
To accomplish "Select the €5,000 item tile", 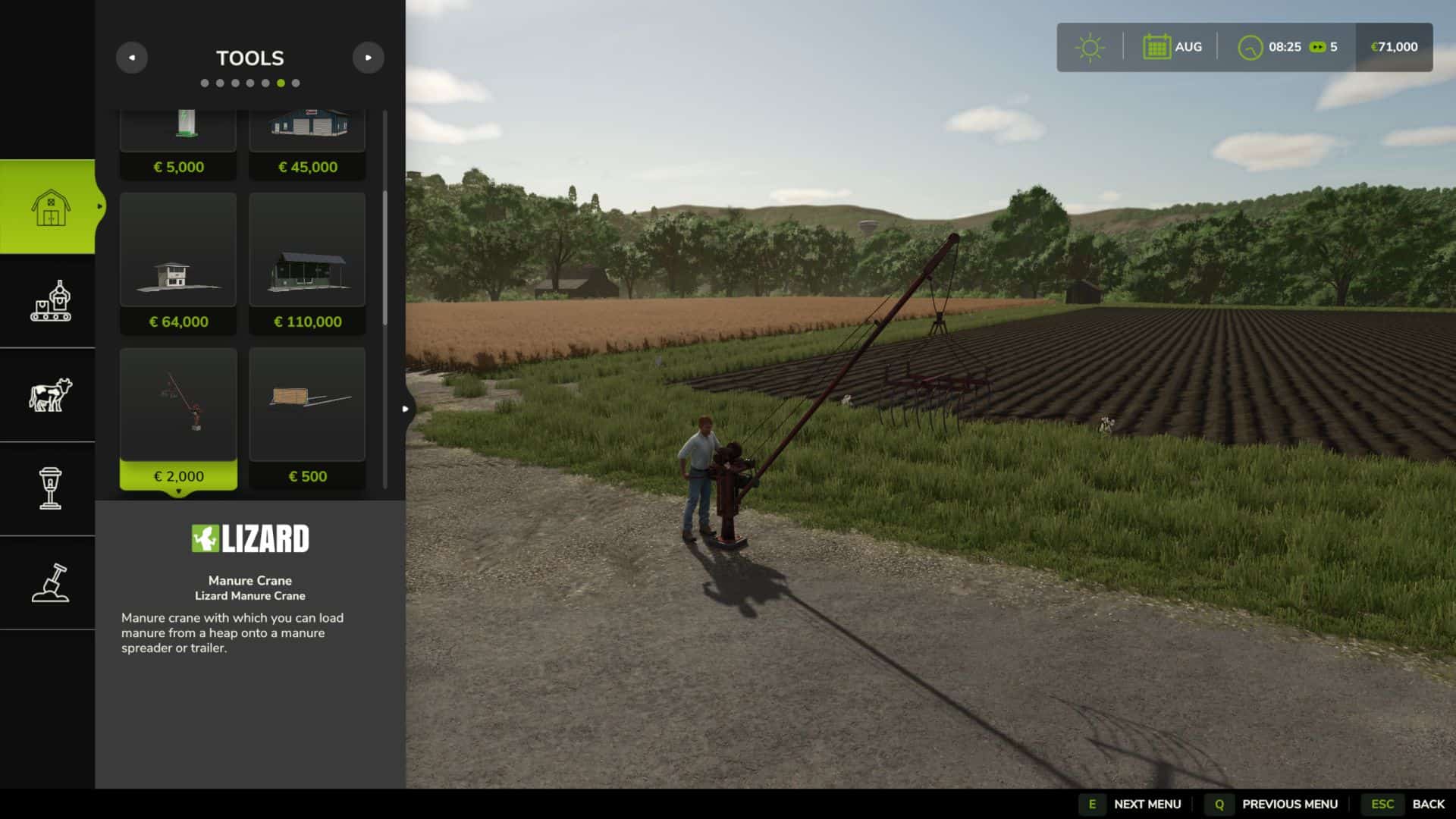I will pos(178,144).
